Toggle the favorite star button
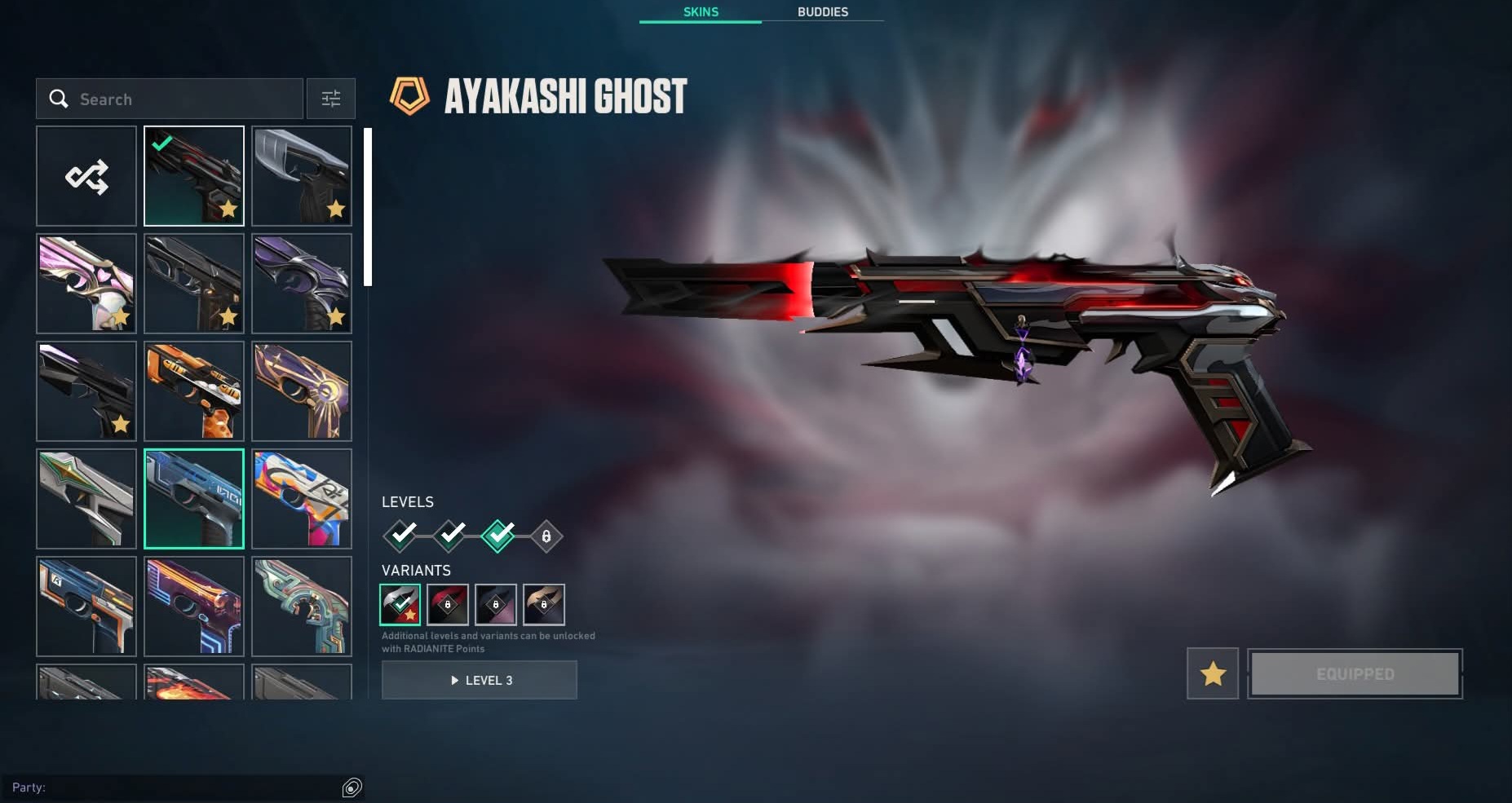Screen dimensions: 1512x803 pyautogui.click(x=1213, y=674)
